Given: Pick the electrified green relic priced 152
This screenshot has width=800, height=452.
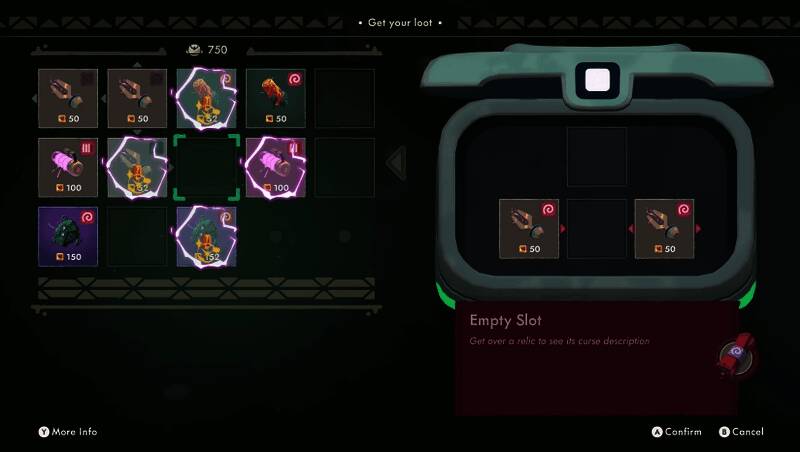Looking at the screenshot, I should tap(206, 236).
